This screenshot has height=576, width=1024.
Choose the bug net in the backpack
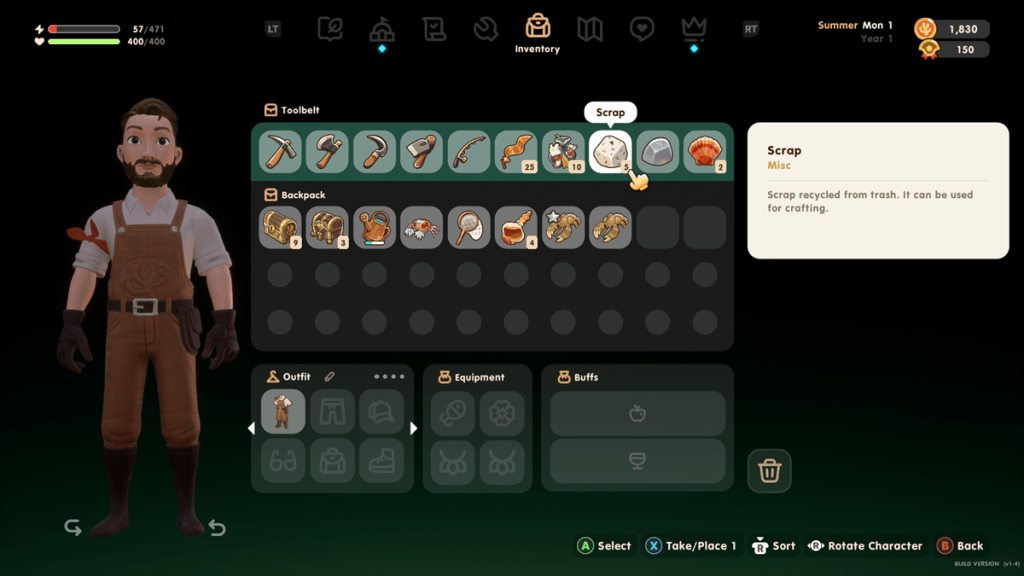point(468,228)
